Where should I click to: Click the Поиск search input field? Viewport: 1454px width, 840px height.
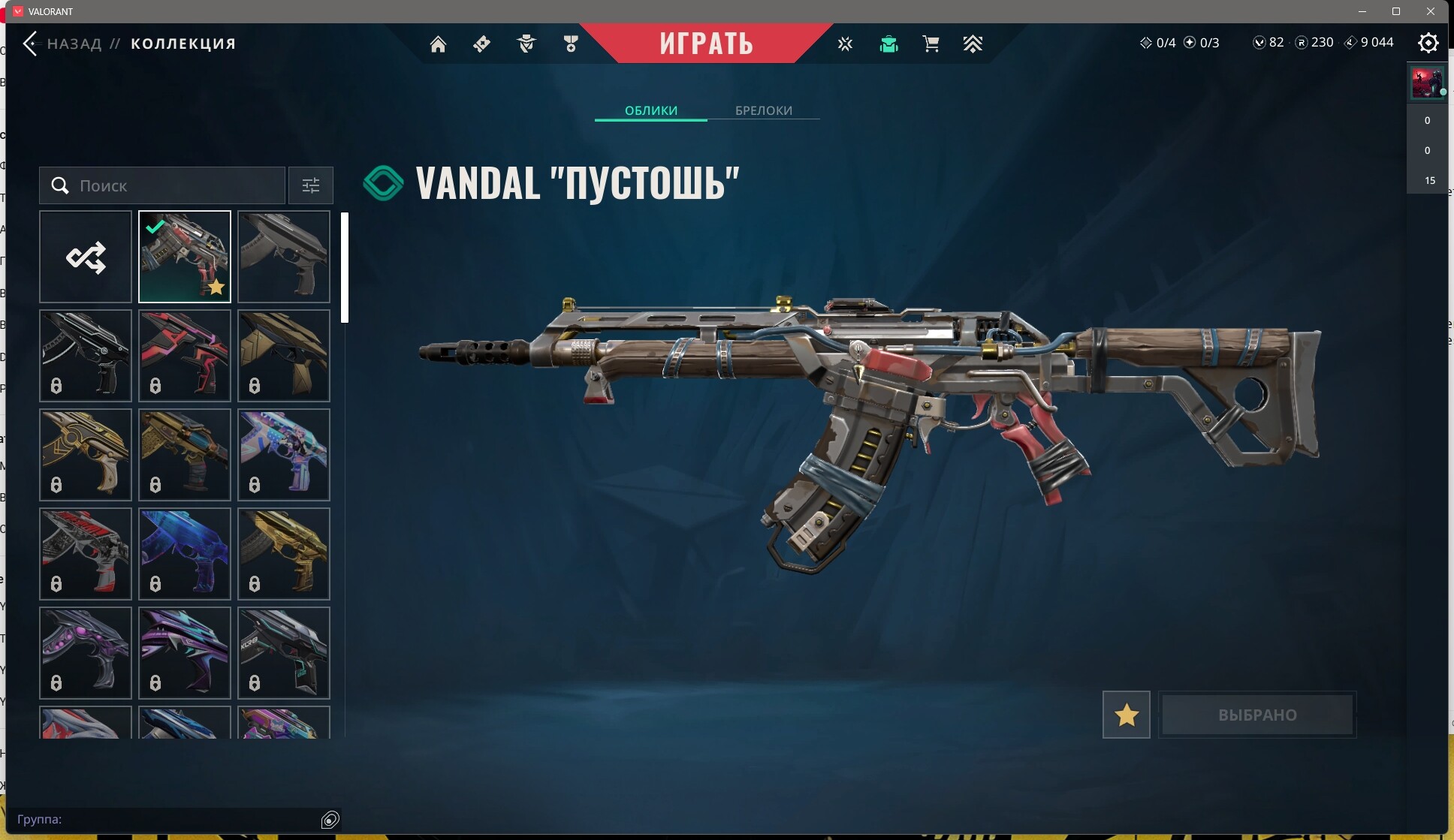point(161,185)
